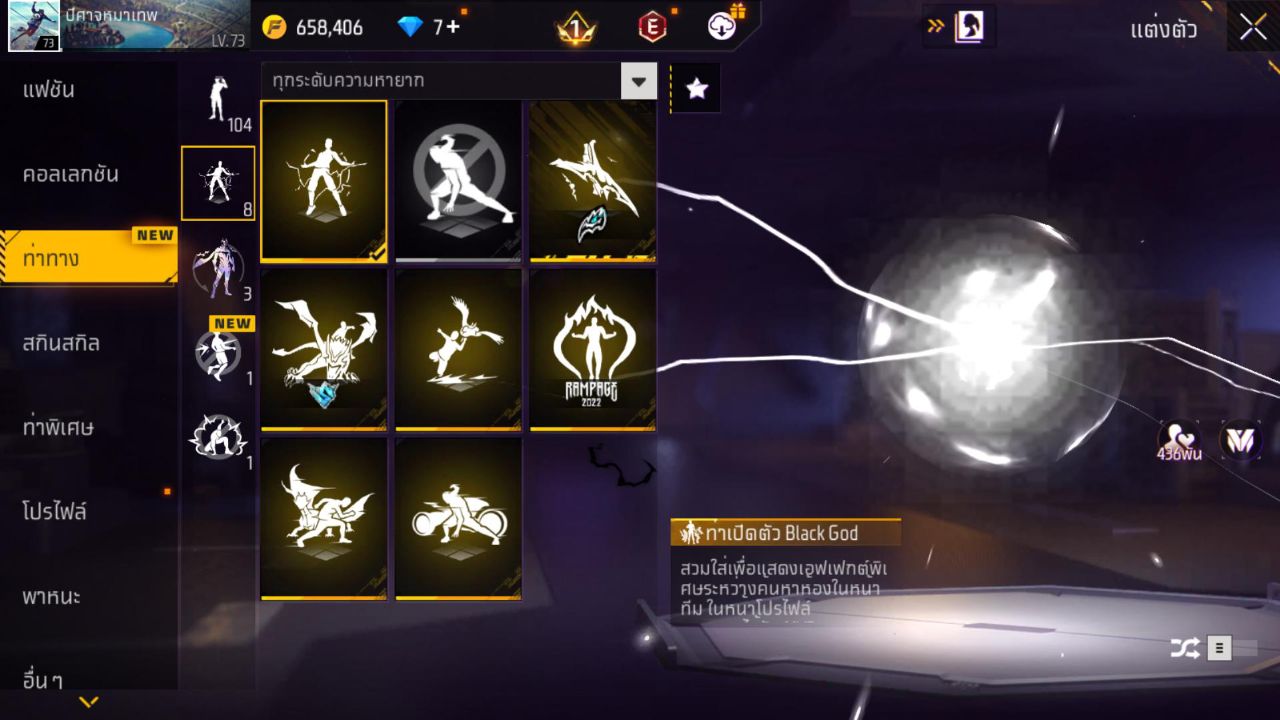
Task: Click the portrait photo icon near the double arrows
Action: [966, 28]
